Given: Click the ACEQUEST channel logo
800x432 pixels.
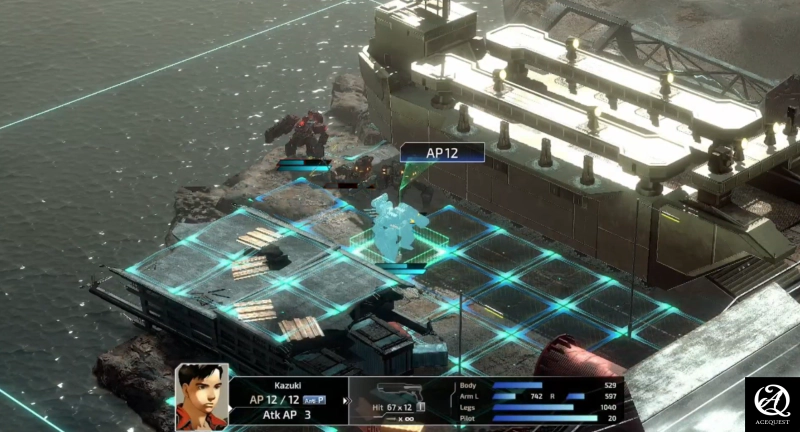Looking at the screenshot, I should [772, 404].
